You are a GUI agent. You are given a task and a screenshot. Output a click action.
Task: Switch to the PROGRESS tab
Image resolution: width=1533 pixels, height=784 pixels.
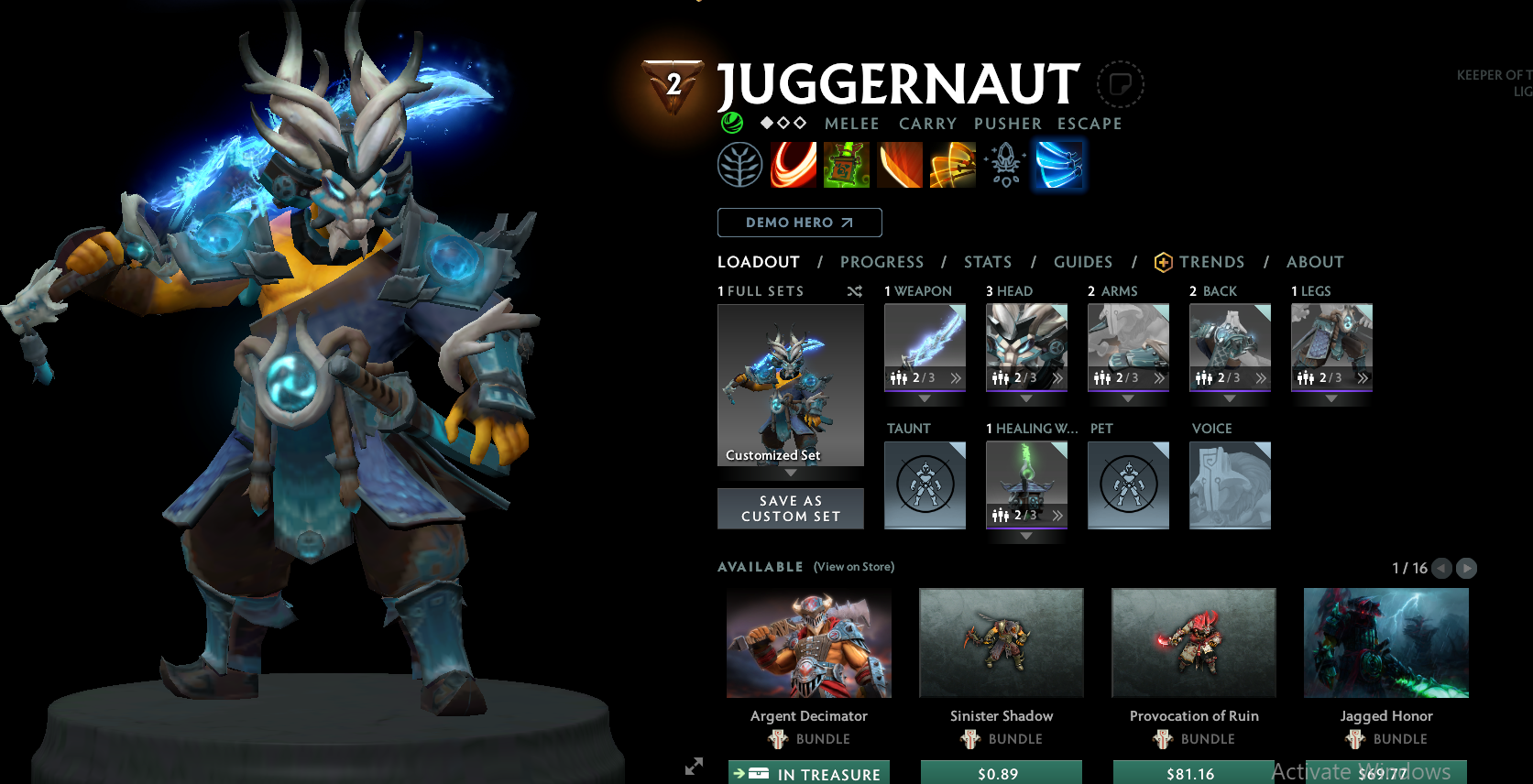point(881,262)
